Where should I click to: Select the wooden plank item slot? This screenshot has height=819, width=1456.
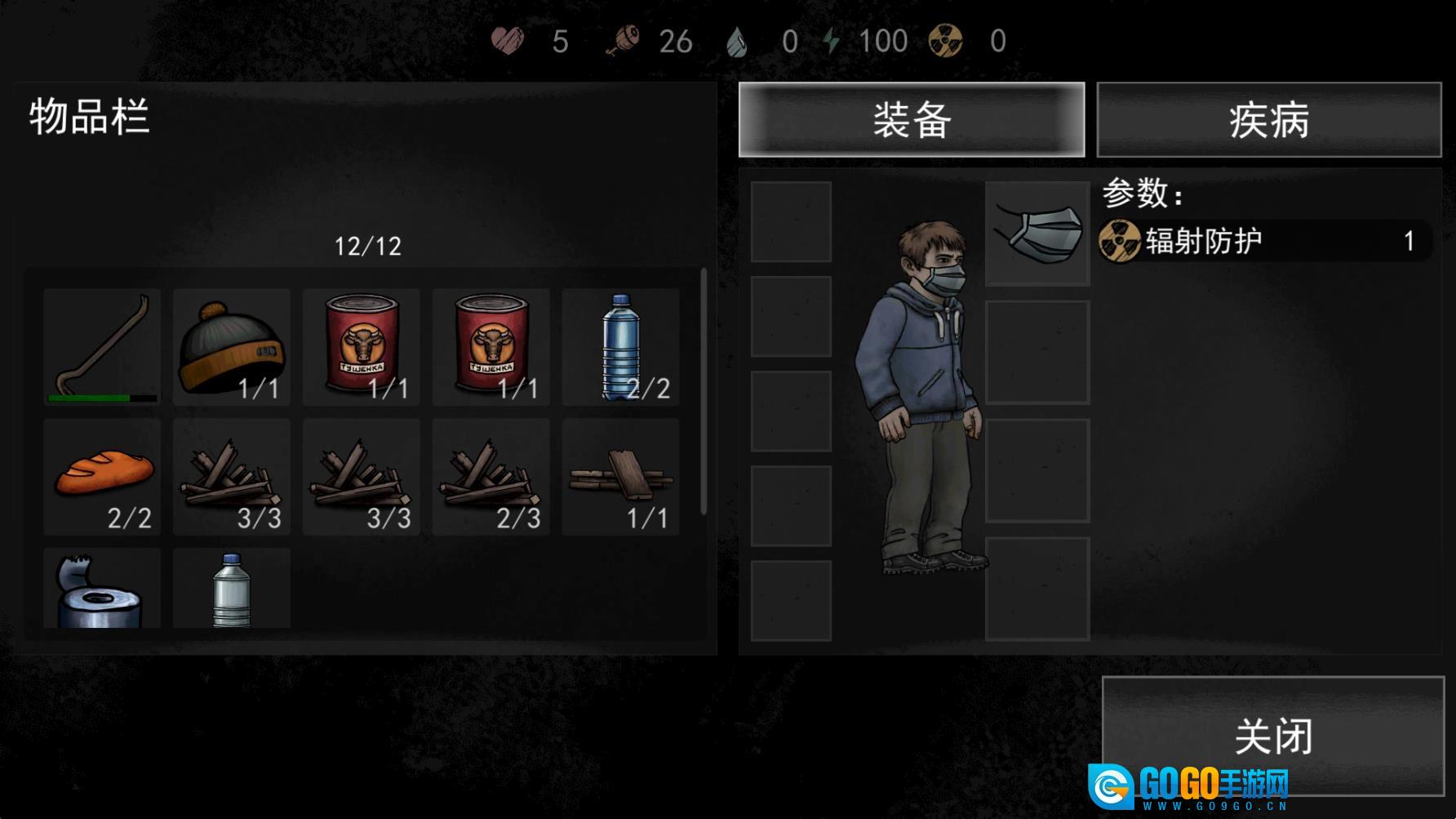pos(621,476)
